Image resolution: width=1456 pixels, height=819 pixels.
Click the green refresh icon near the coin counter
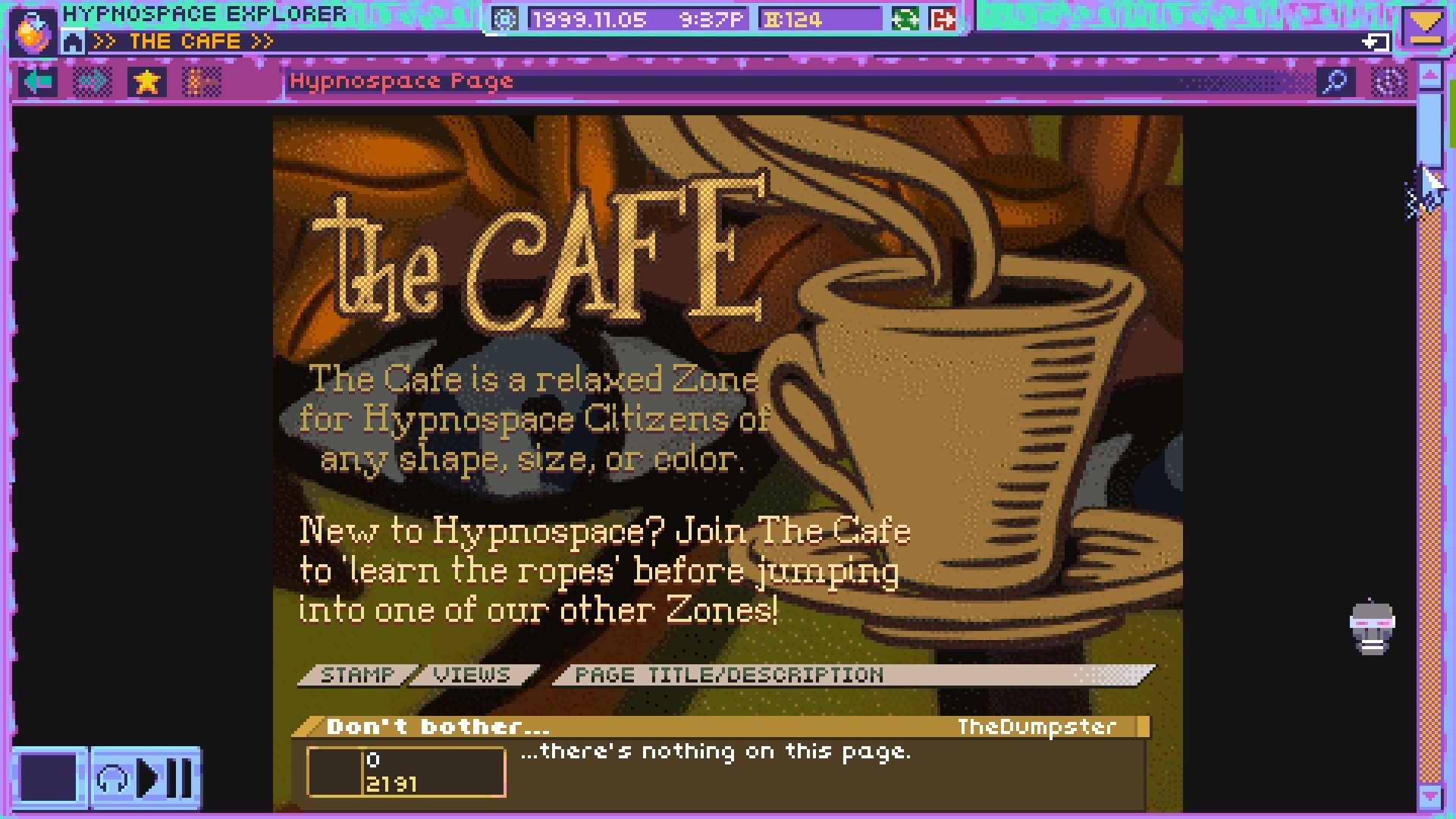pos(907,17)
